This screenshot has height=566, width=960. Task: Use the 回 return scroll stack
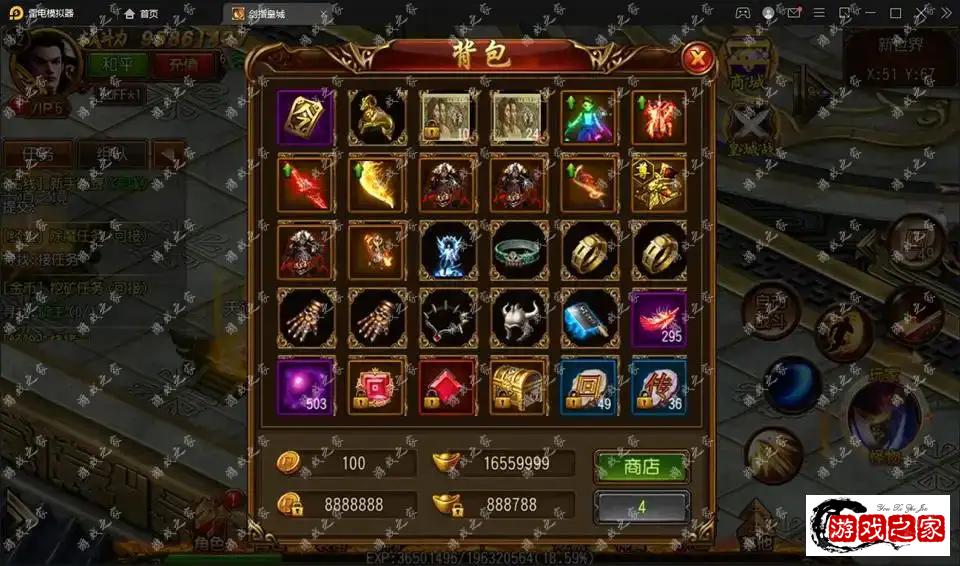pyautogui.click(x=588, y=385)
